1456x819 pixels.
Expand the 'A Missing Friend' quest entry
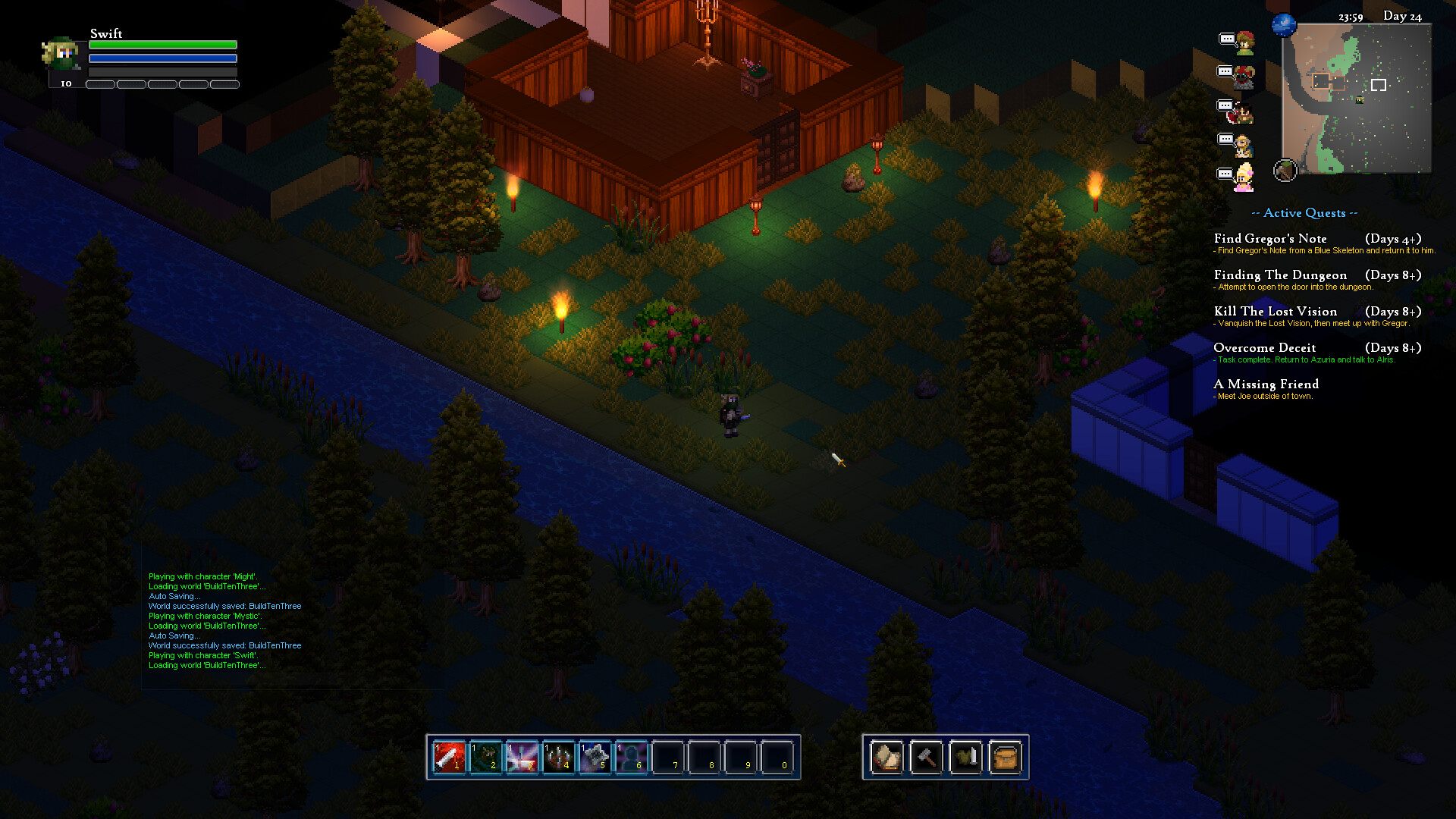[1266, 384]
